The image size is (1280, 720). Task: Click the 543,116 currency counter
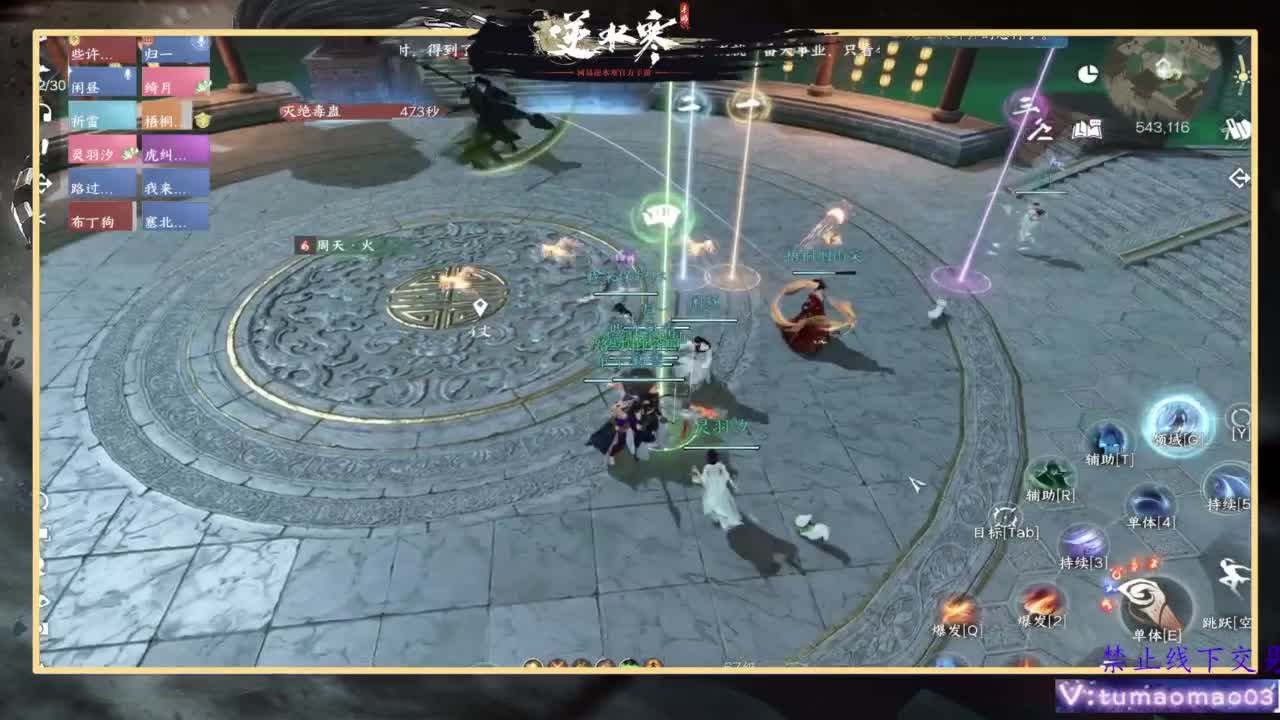point(1162,128)
